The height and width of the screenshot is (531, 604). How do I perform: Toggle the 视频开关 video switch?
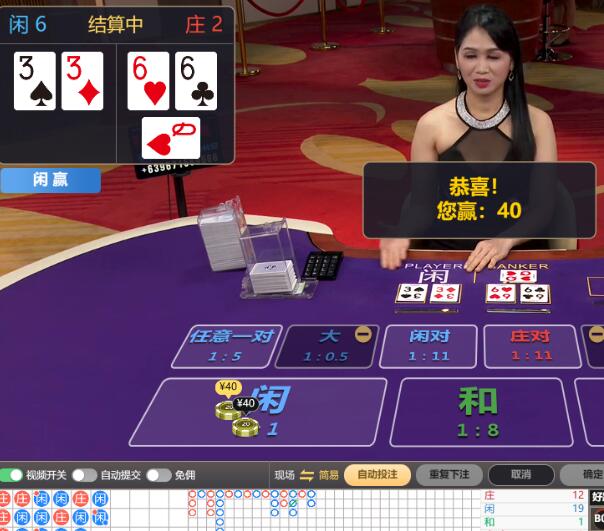(12, 475)
